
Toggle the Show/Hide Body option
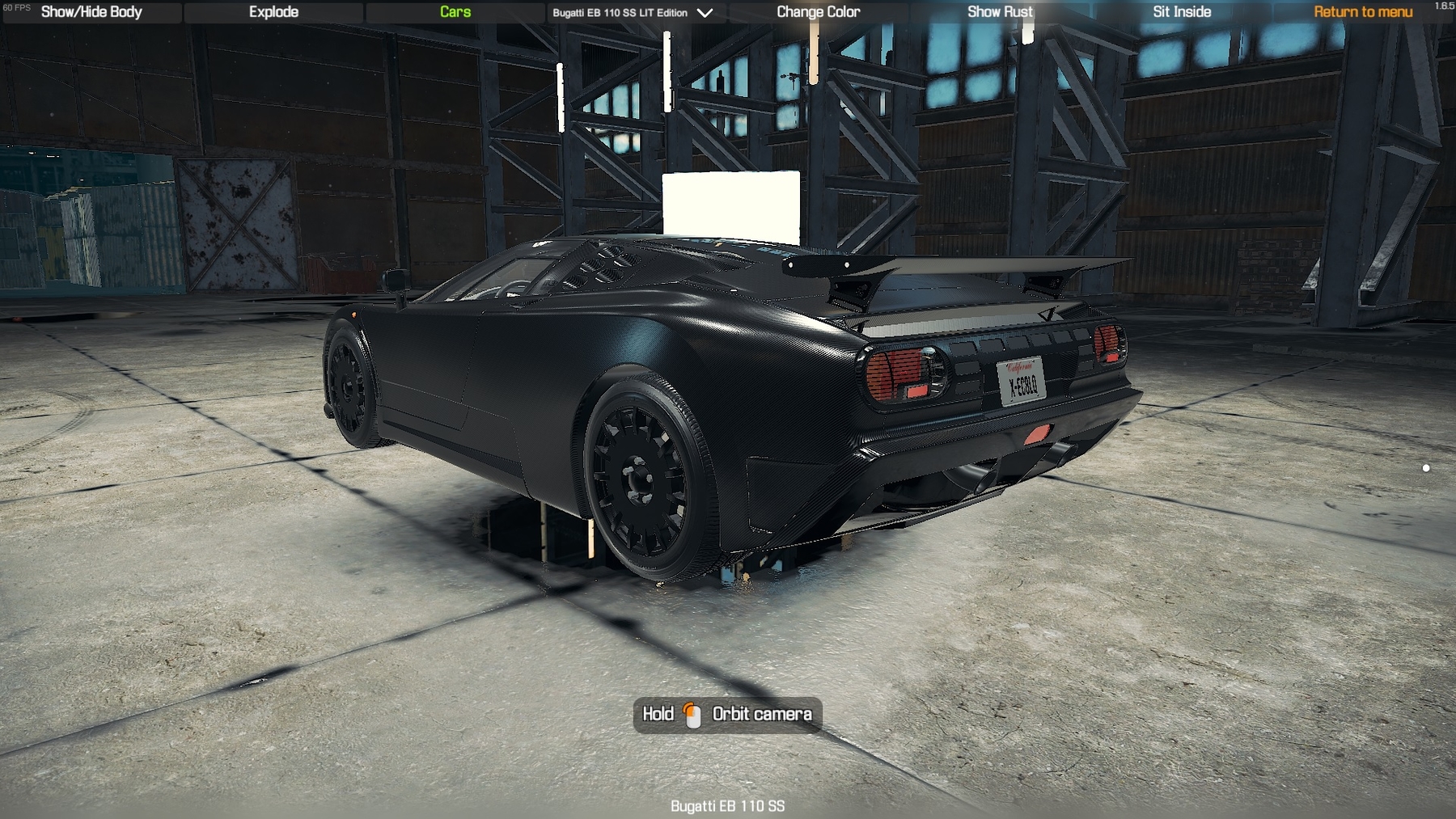(x=91, y=12)
